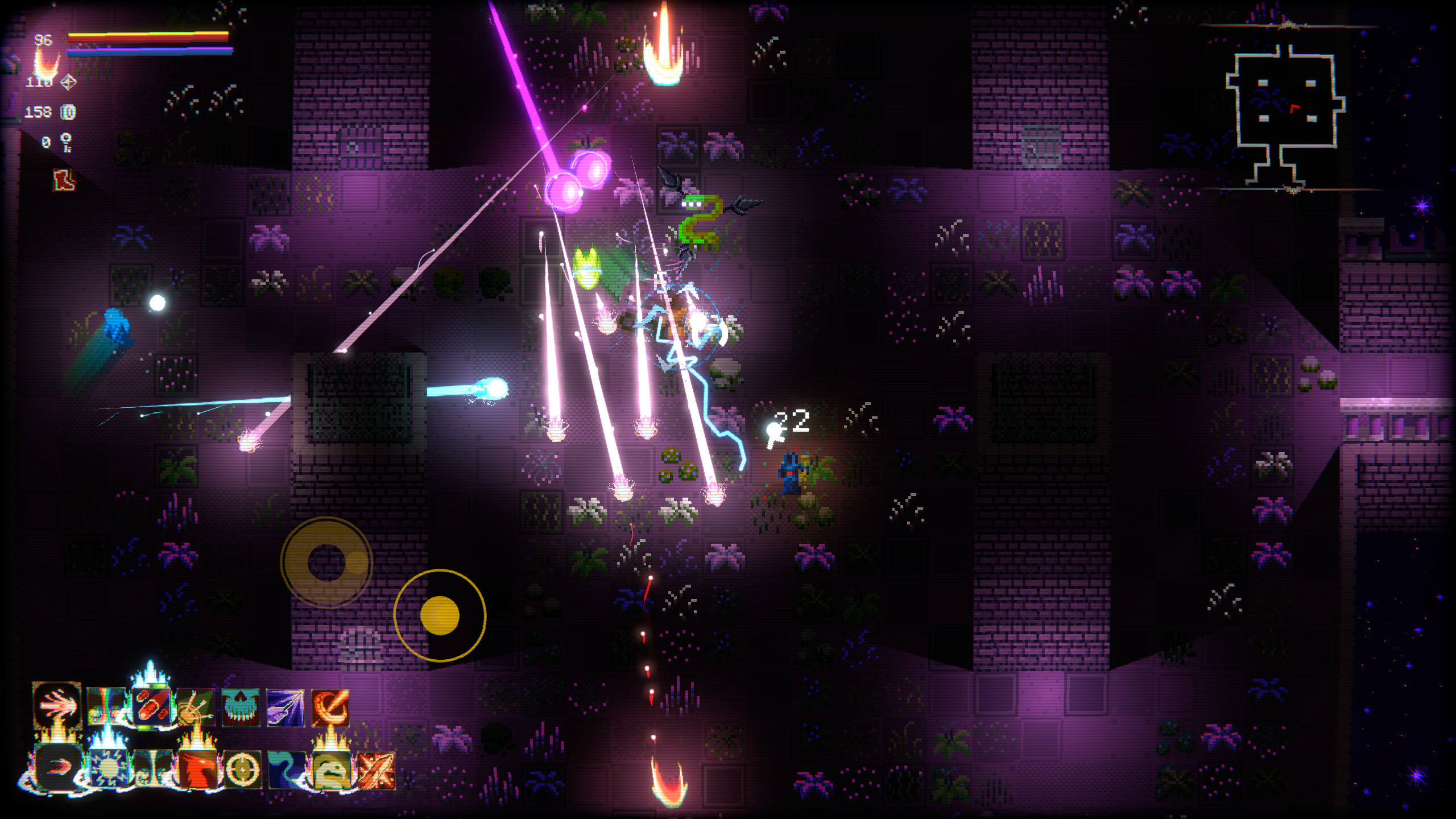Click the coin icon beside 158

(68, 113)
